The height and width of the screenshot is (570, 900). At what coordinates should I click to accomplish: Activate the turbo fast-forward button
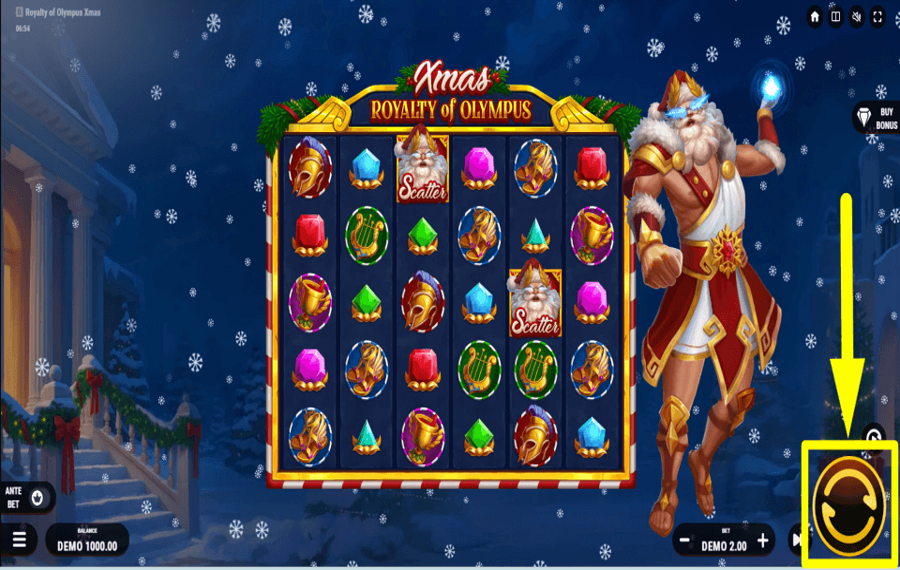(796, 541)
